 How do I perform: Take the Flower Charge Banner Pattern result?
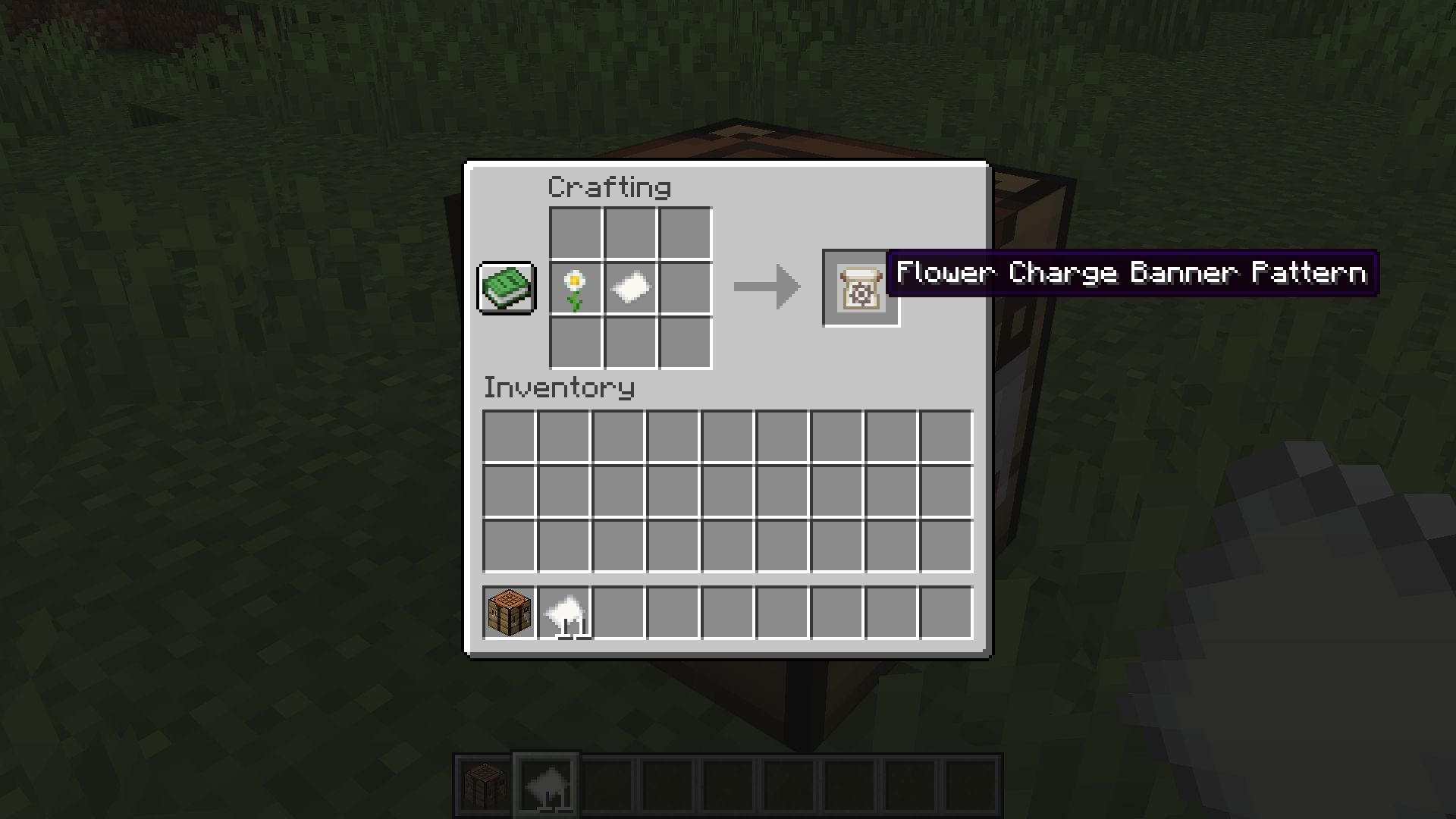click(861, 288)
